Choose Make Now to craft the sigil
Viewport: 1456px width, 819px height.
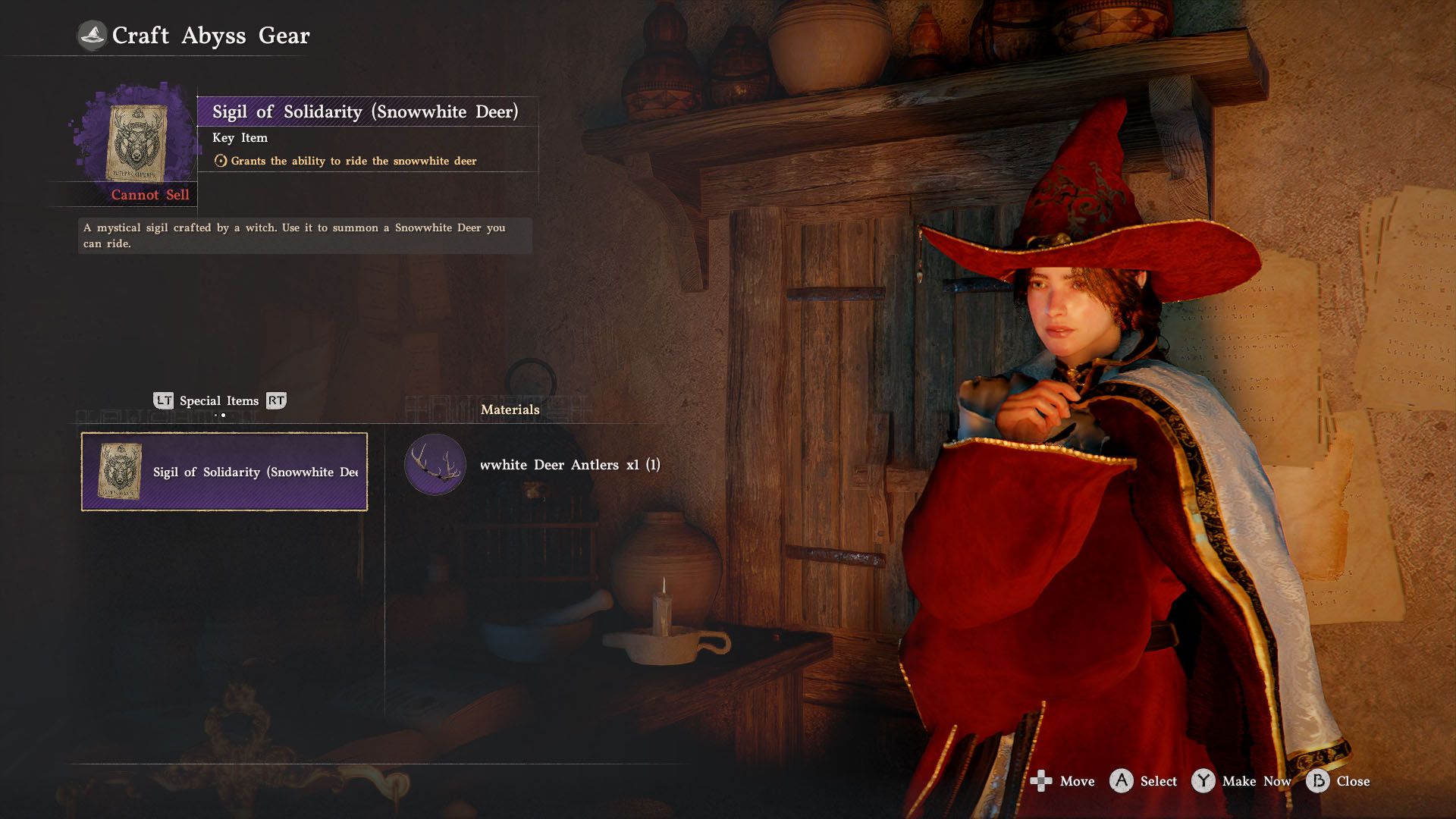tap(1242, 781)
